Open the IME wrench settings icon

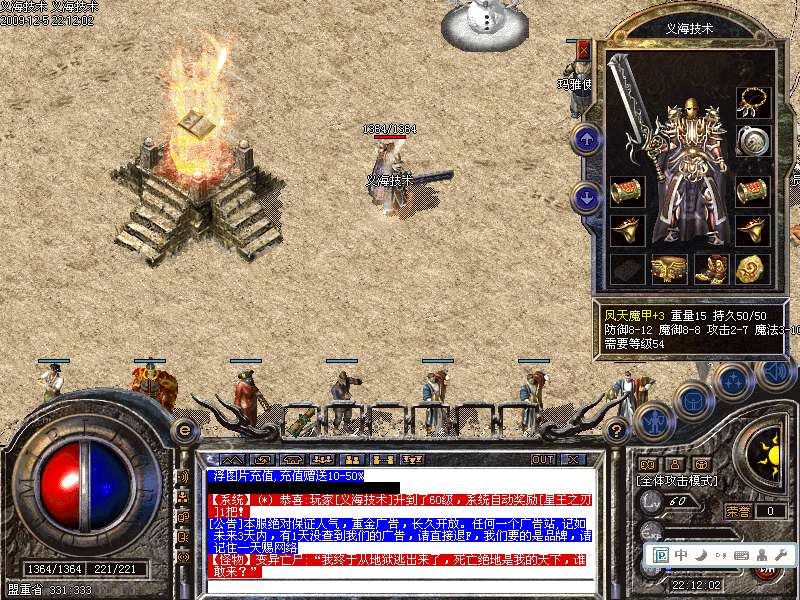click(781, 555)
